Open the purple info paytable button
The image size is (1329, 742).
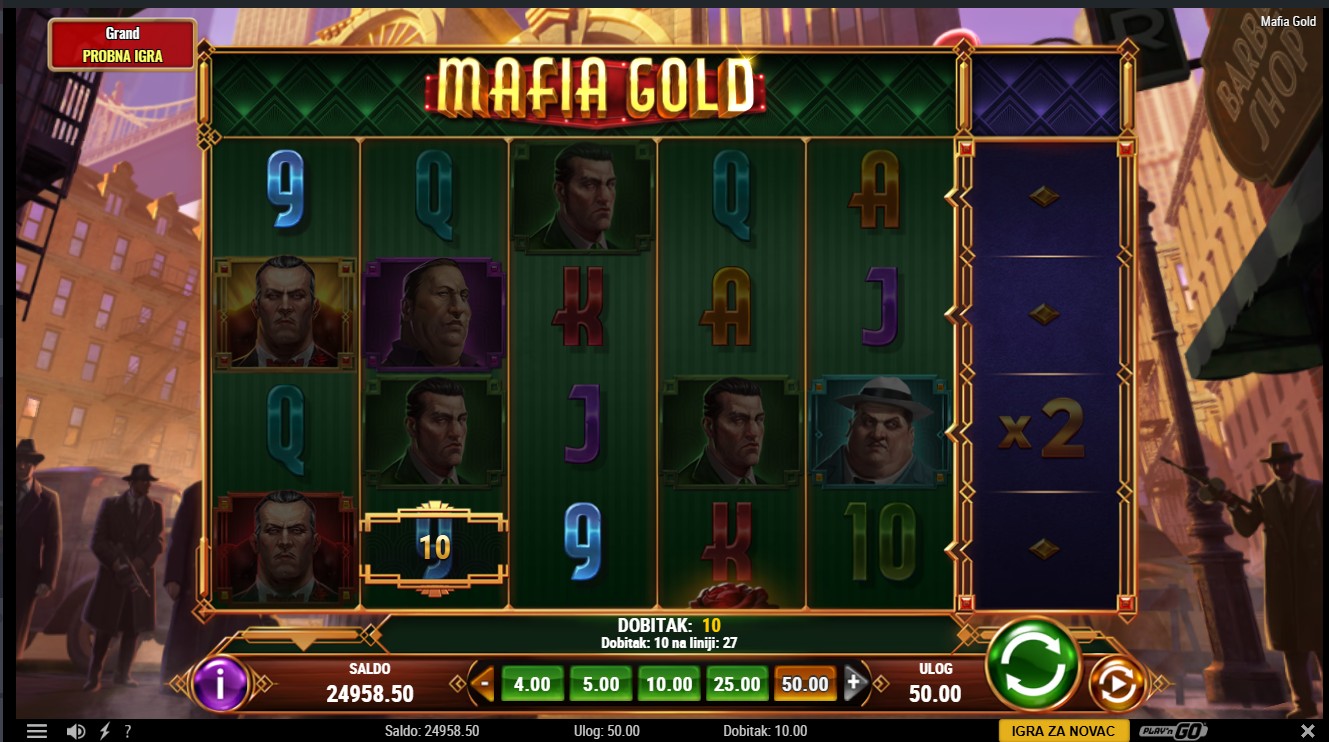tap(220, 684)
